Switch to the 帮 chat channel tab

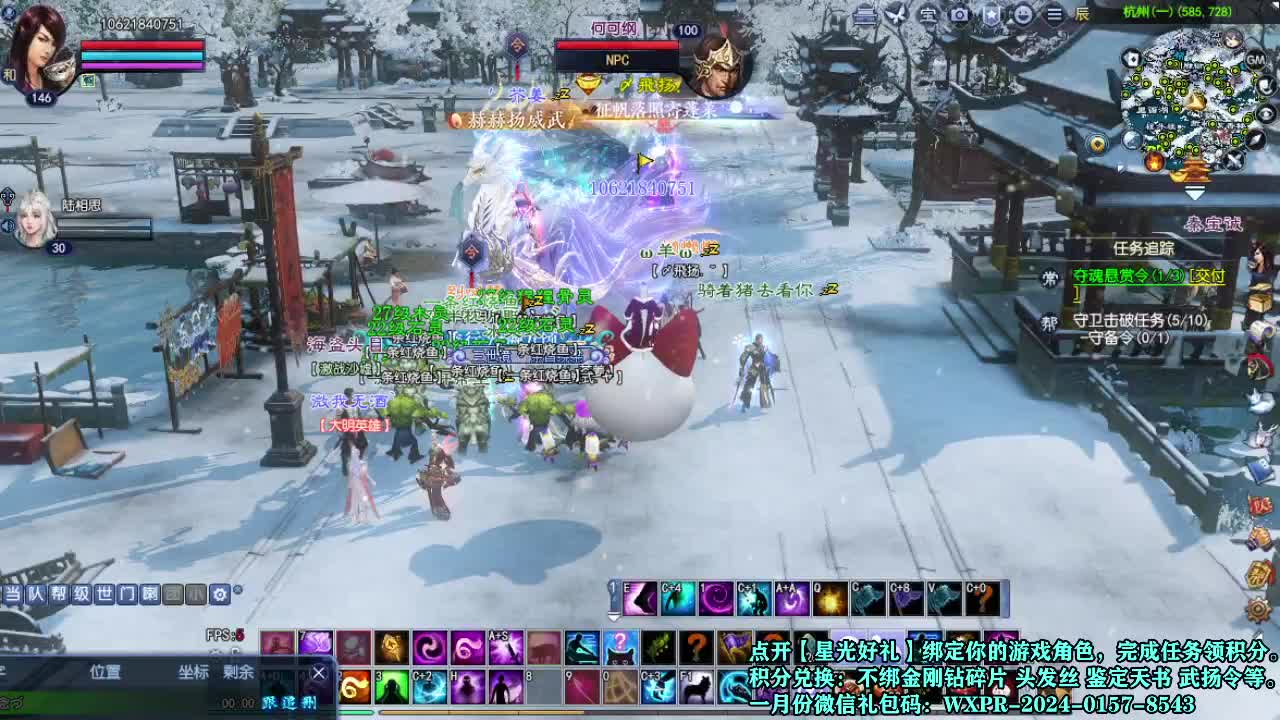pos(61,593)
